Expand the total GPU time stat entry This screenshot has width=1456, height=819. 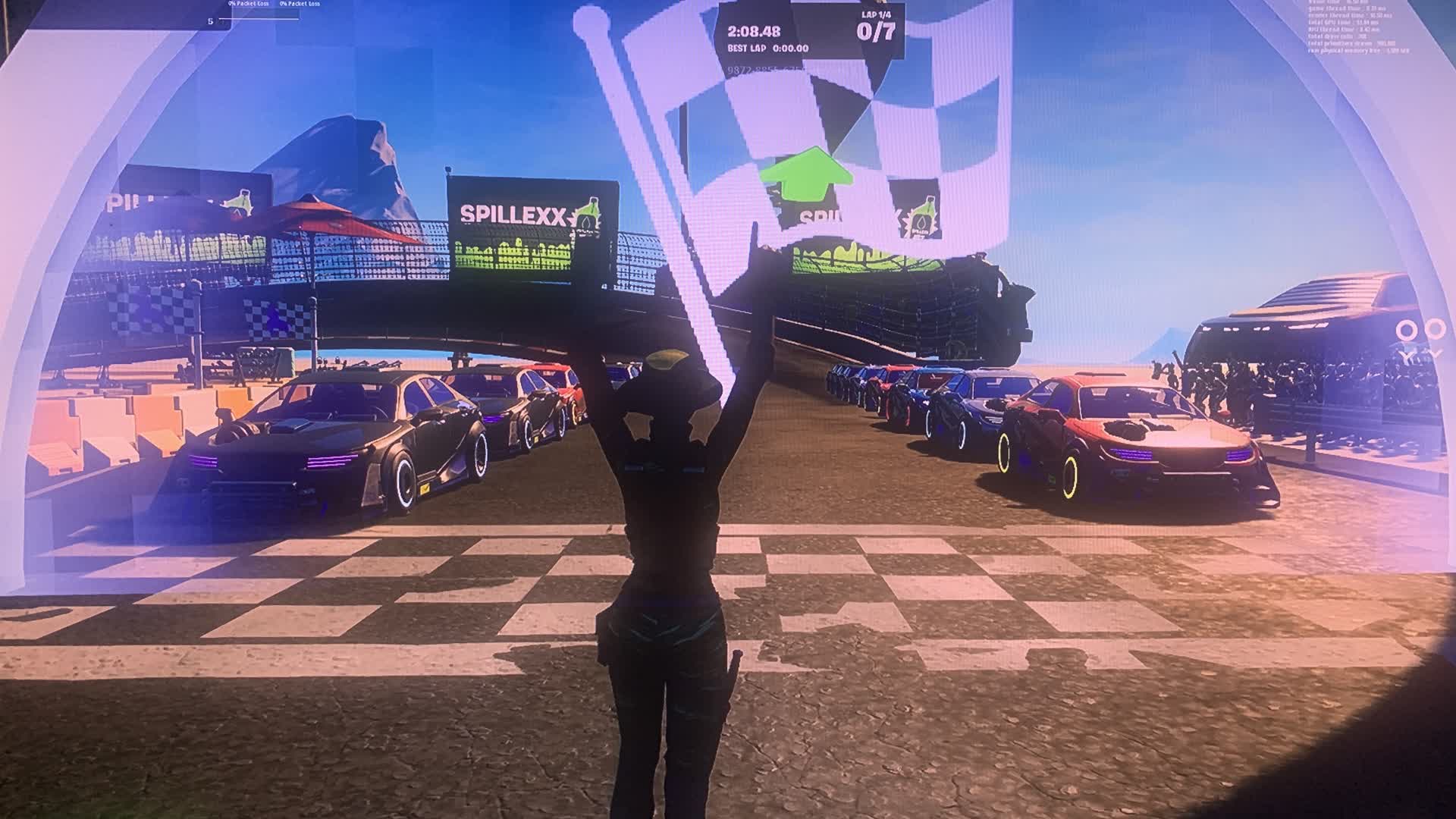point(1342,23)
